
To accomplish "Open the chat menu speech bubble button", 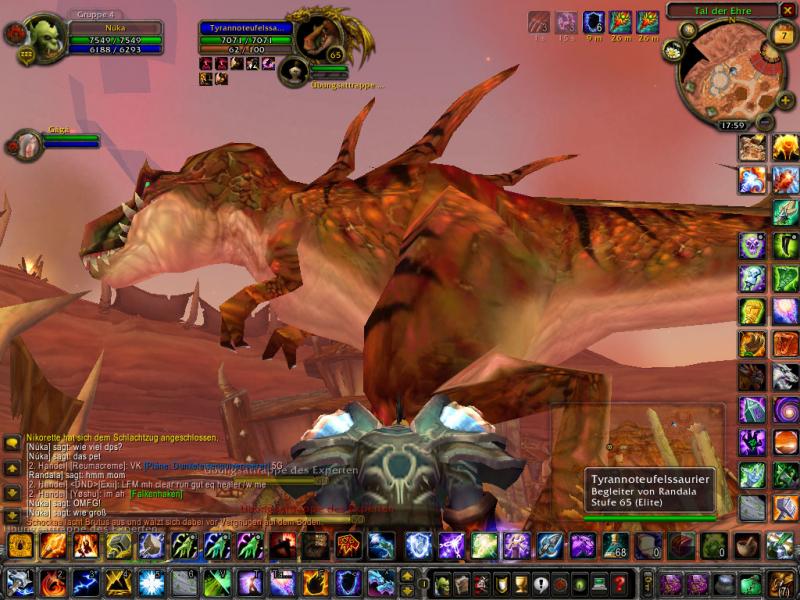I will point(12,441).
